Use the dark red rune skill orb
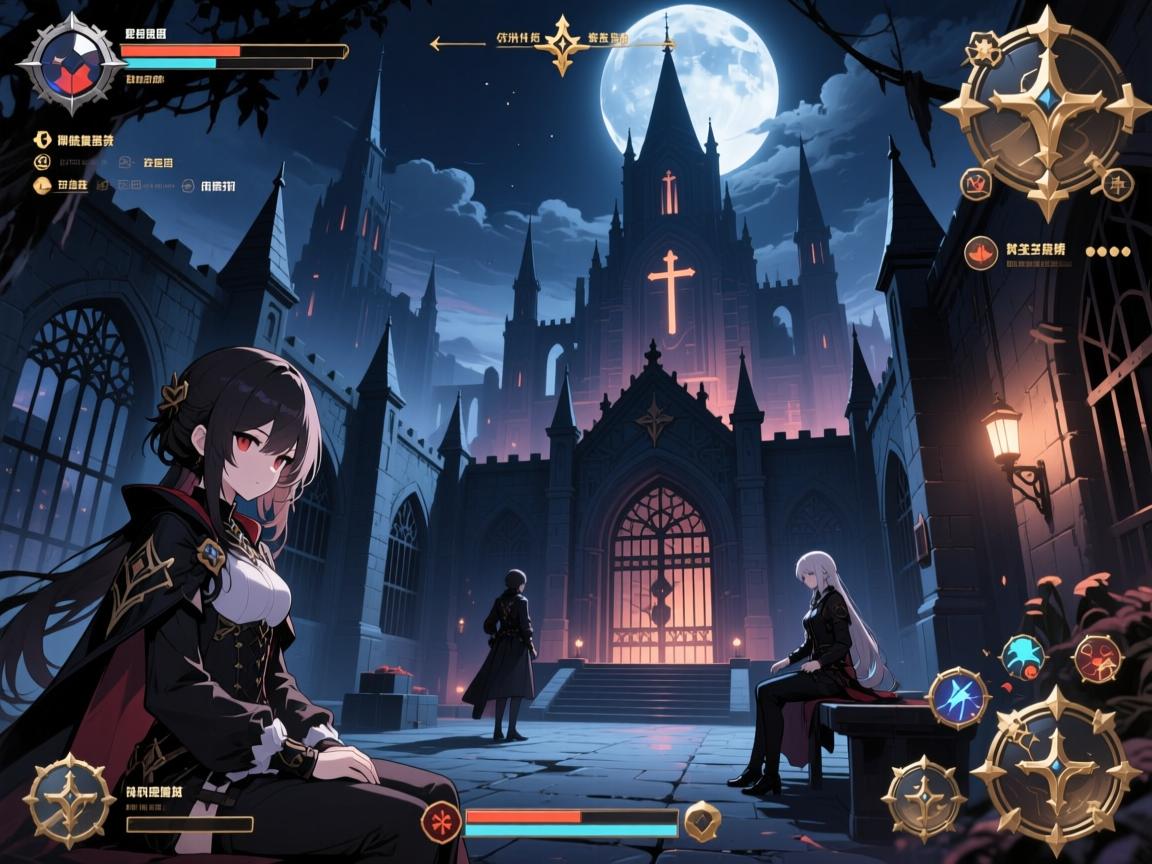The width and height of the screenshot is (1152, 864). 1097,658
